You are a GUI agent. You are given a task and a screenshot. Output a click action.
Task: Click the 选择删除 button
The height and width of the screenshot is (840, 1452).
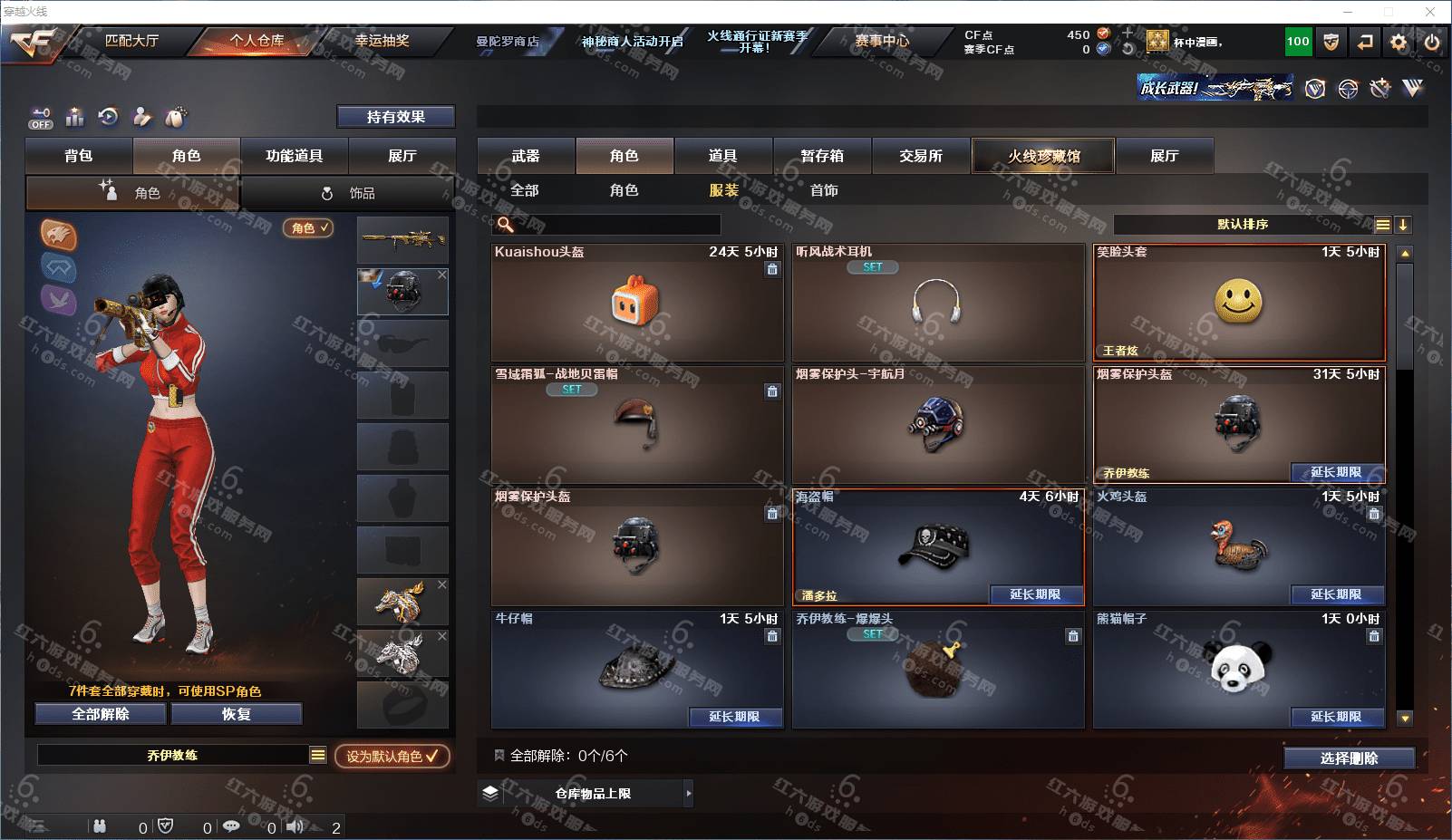(x=1349, y=758)
